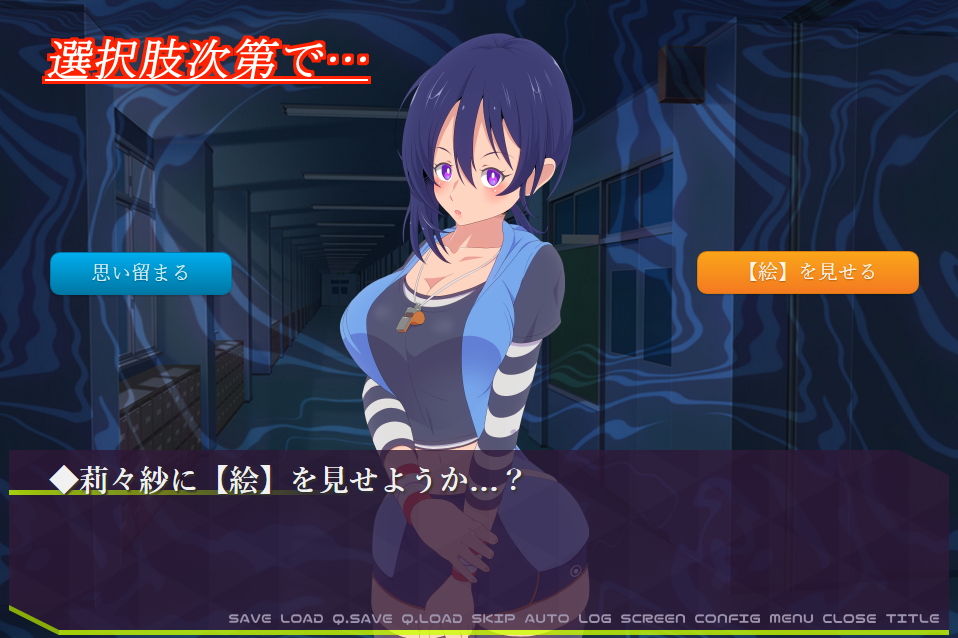
Task: Click Q.SAVE to quick save
Action: [362, 618]
